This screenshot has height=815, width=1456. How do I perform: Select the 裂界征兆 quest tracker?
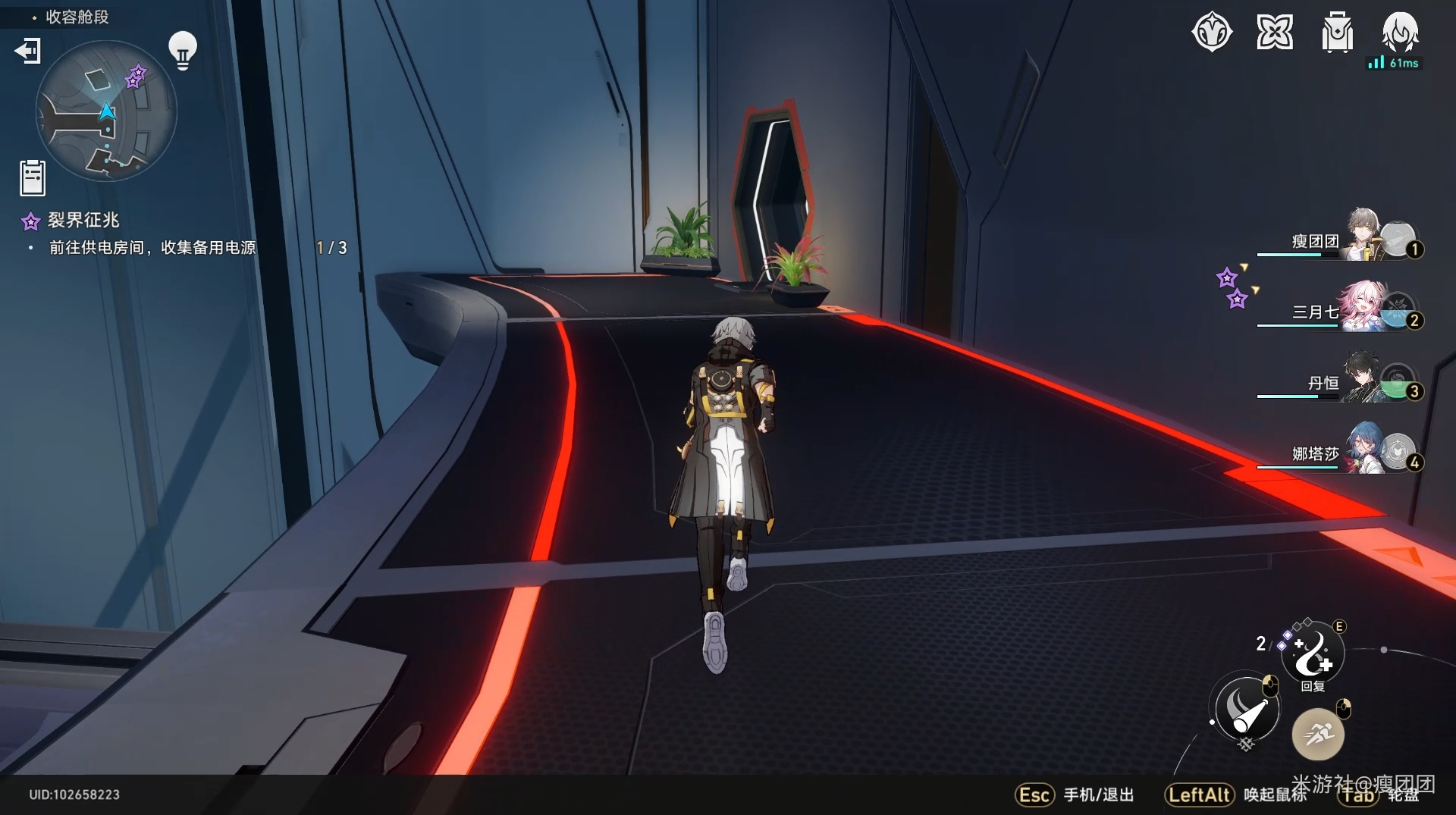coord(83,221)
